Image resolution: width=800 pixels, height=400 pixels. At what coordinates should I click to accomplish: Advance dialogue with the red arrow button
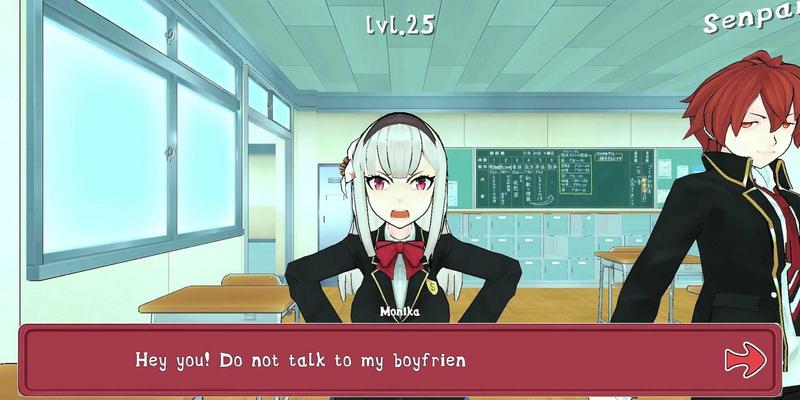click(745, 357)
